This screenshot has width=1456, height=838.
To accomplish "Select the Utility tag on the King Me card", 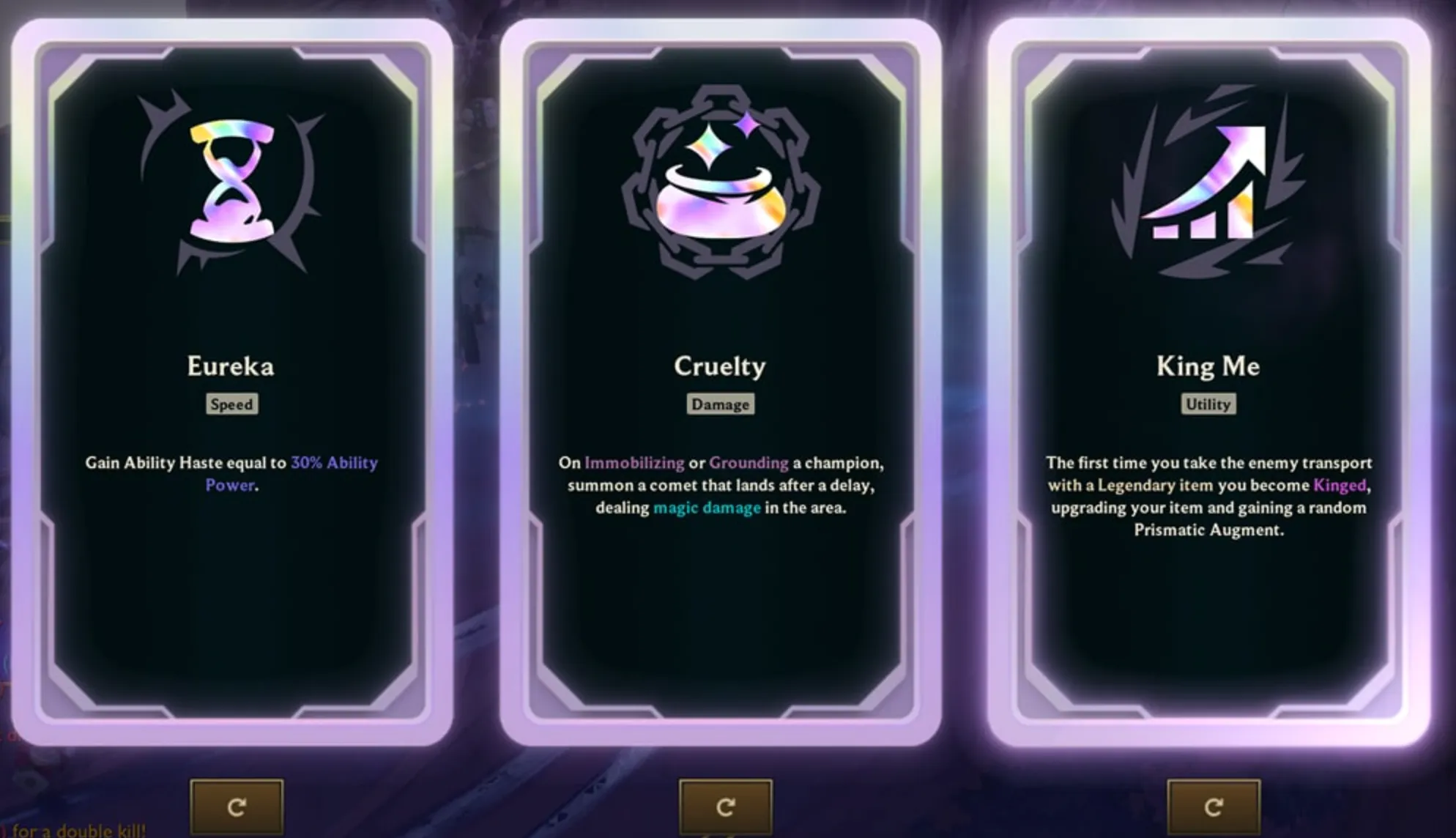I will click(x=1208, y=405).
